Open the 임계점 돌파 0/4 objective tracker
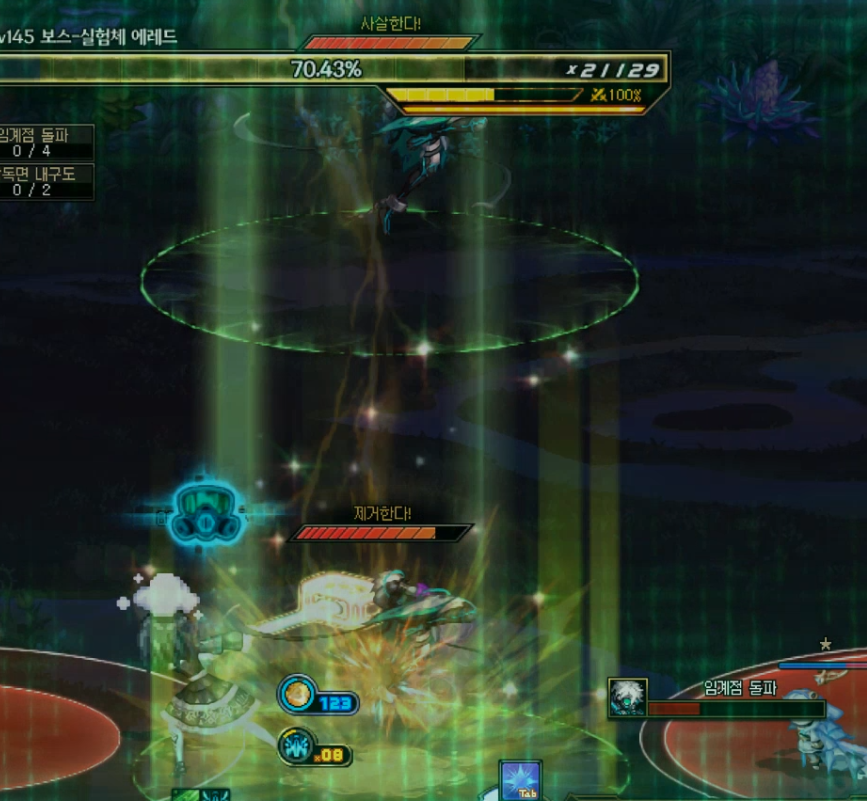867x801 pixels. click(46, 142)
